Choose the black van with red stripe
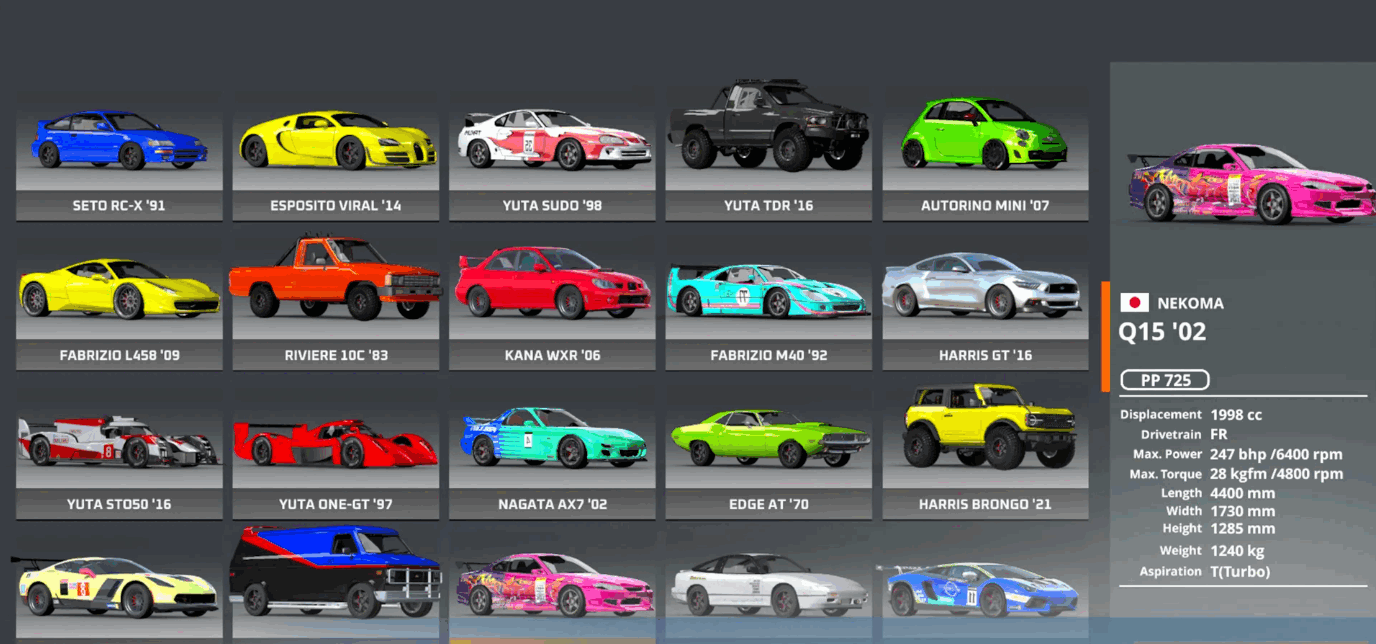 [336, 582]
